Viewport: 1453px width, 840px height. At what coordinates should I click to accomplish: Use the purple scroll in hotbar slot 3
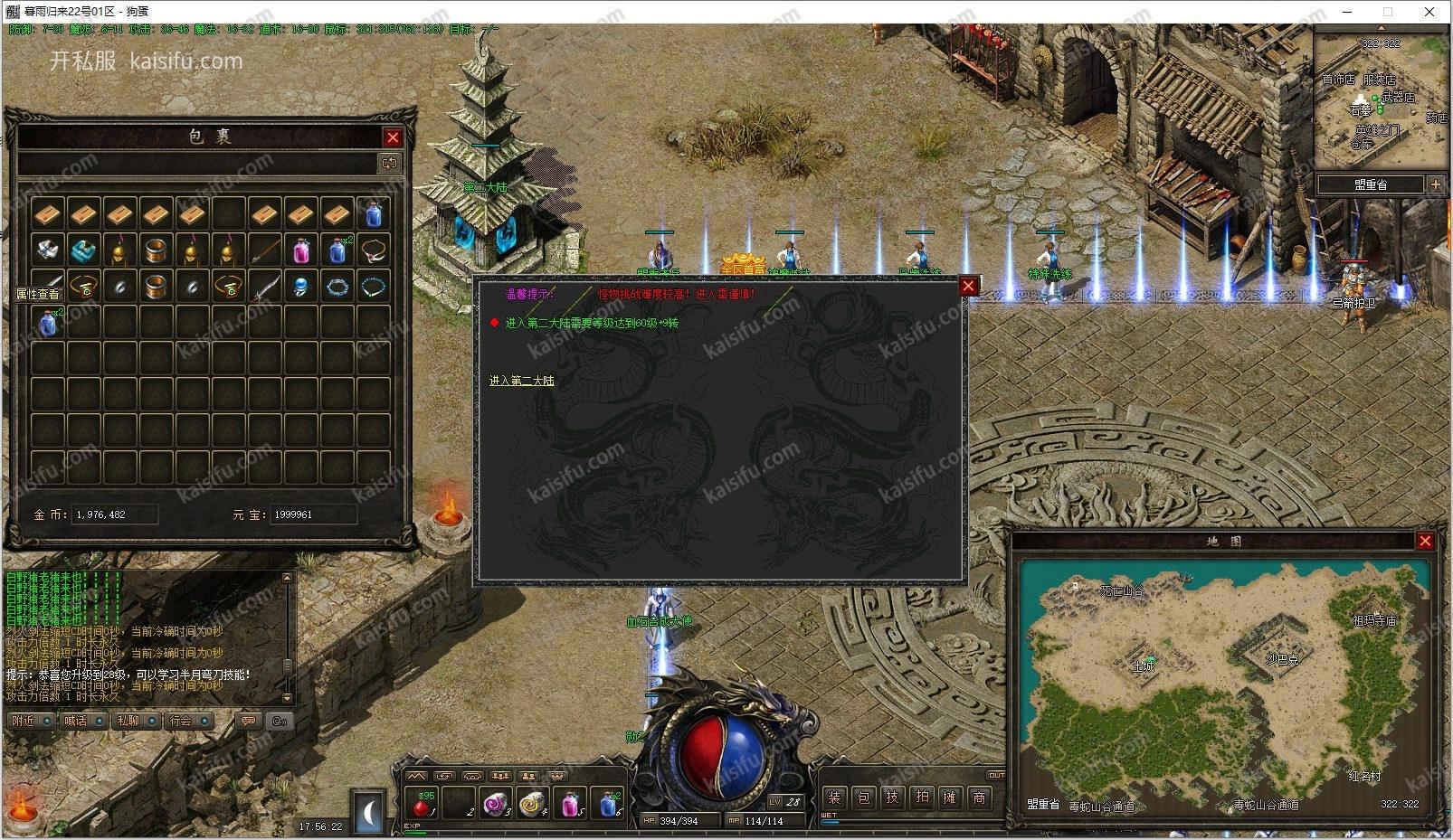click(x=496, y=803)
